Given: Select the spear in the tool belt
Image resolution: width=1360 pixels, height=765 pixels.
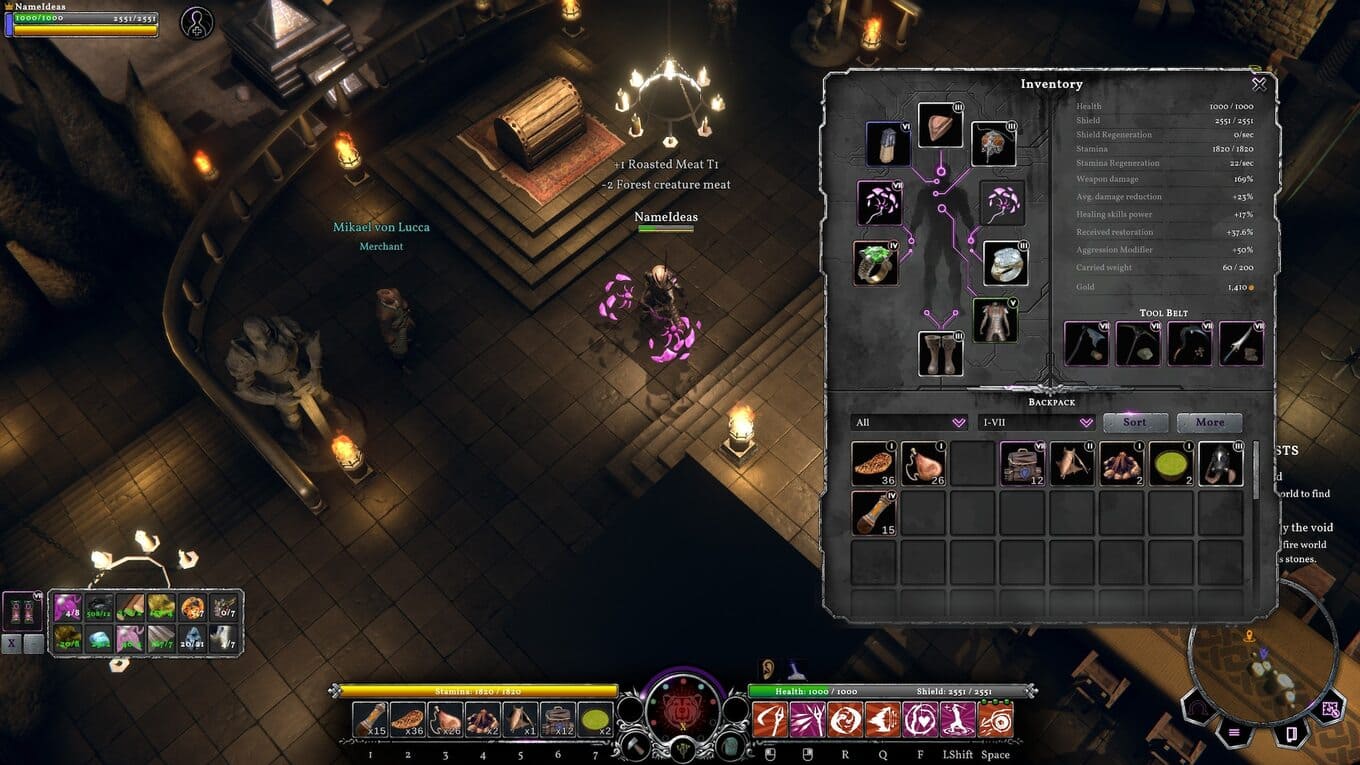Looking at the screenshot, I should point(1241,344).
